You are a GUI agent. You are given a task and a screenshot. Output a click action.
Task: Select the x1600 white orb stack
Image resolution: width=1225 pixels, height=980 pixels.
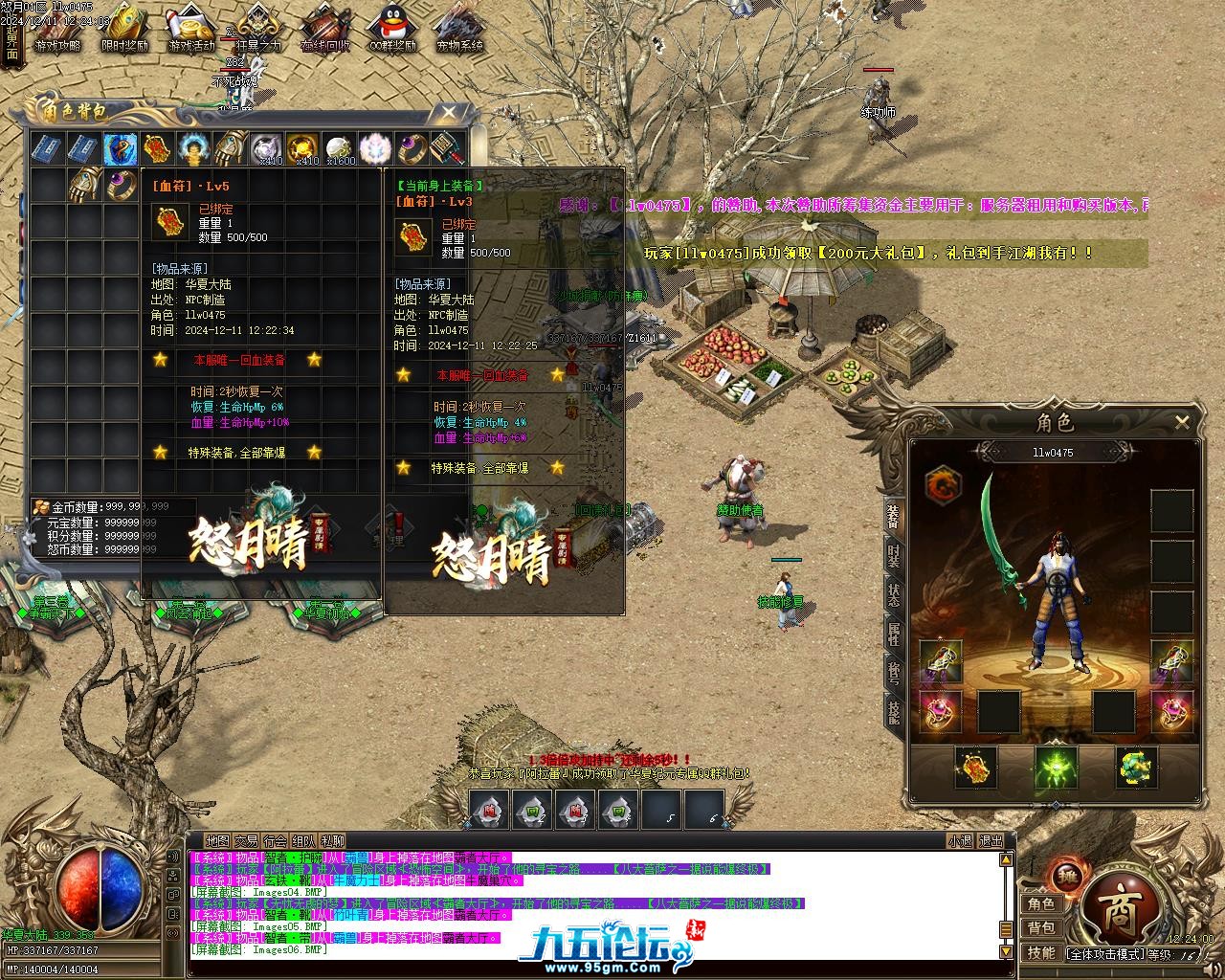click(x=340, y=149)
